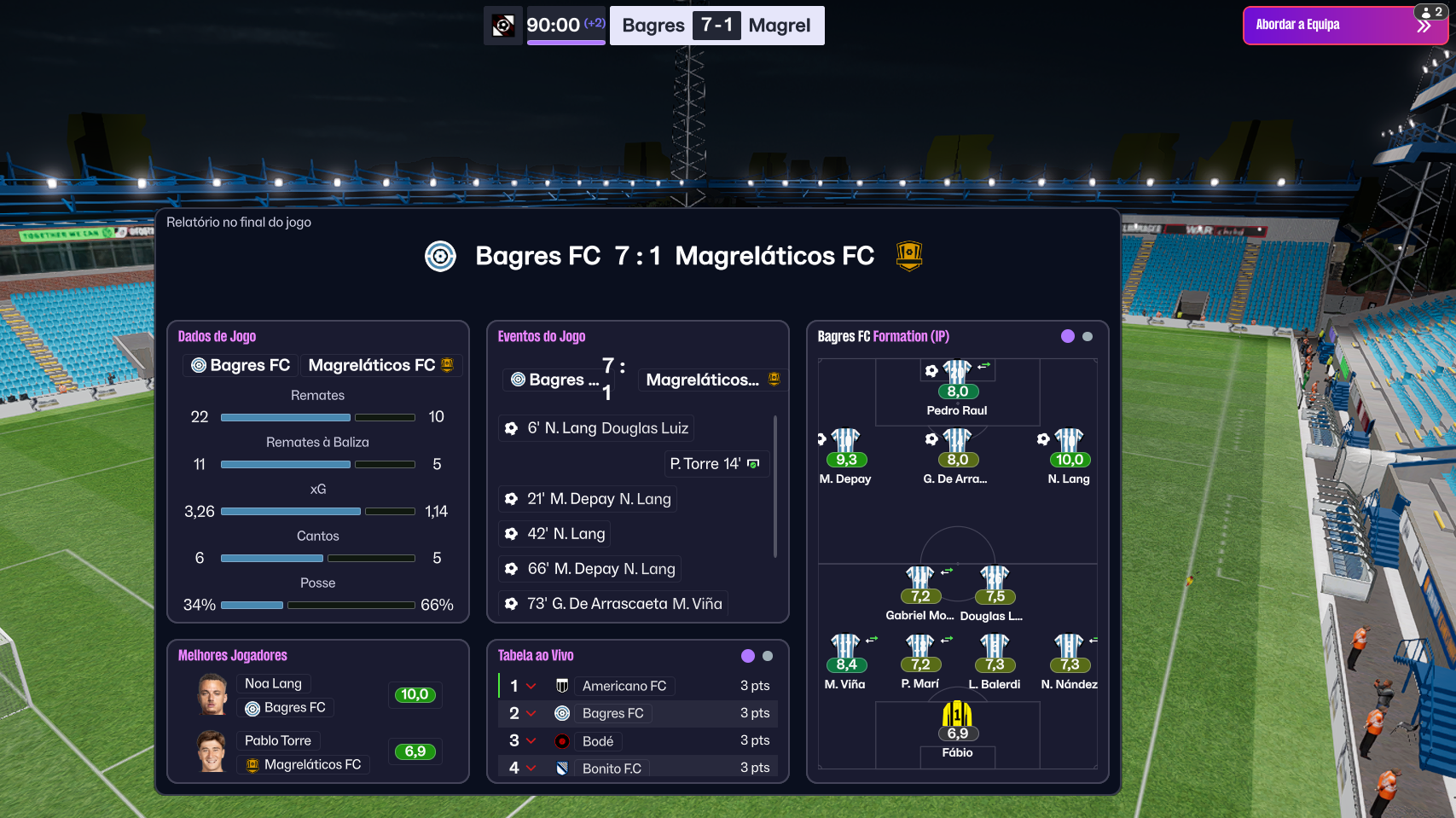This screenshot has width=1456, height=818.
Task: Switch live table to second page dot
Action: pyautogui.click(x=768, y=656)
